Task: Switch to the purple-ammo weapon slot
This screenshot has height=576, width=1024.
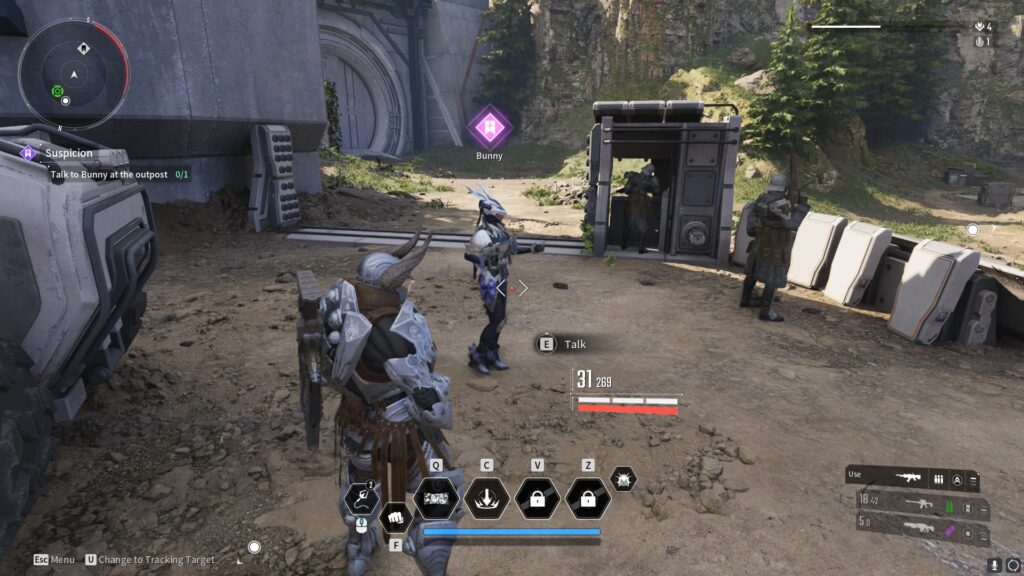Action: 915,522
